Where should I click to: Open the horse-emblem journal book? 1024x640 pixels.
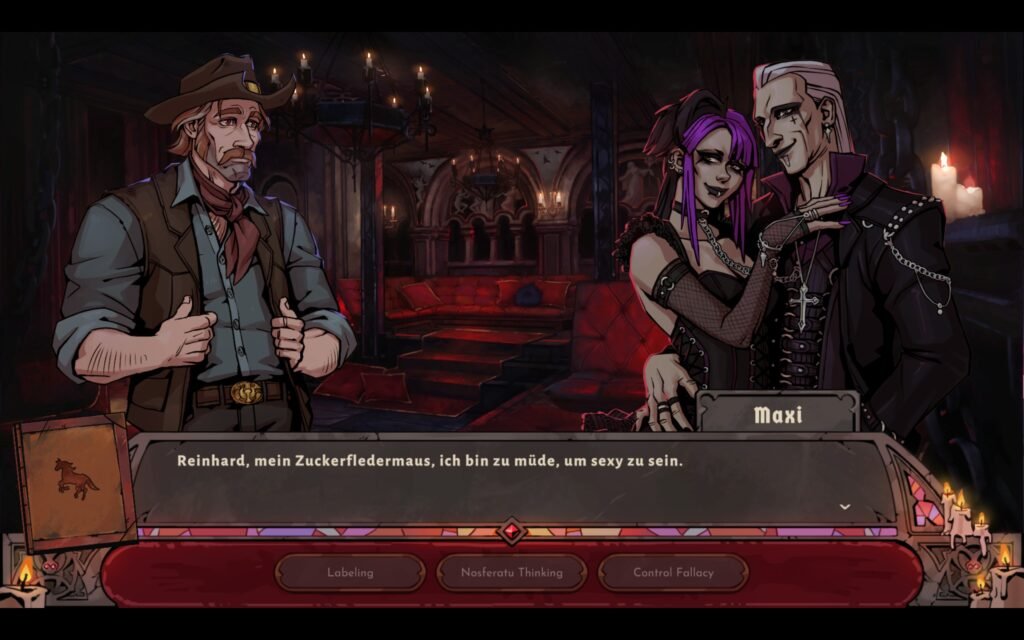click(75, 481)
